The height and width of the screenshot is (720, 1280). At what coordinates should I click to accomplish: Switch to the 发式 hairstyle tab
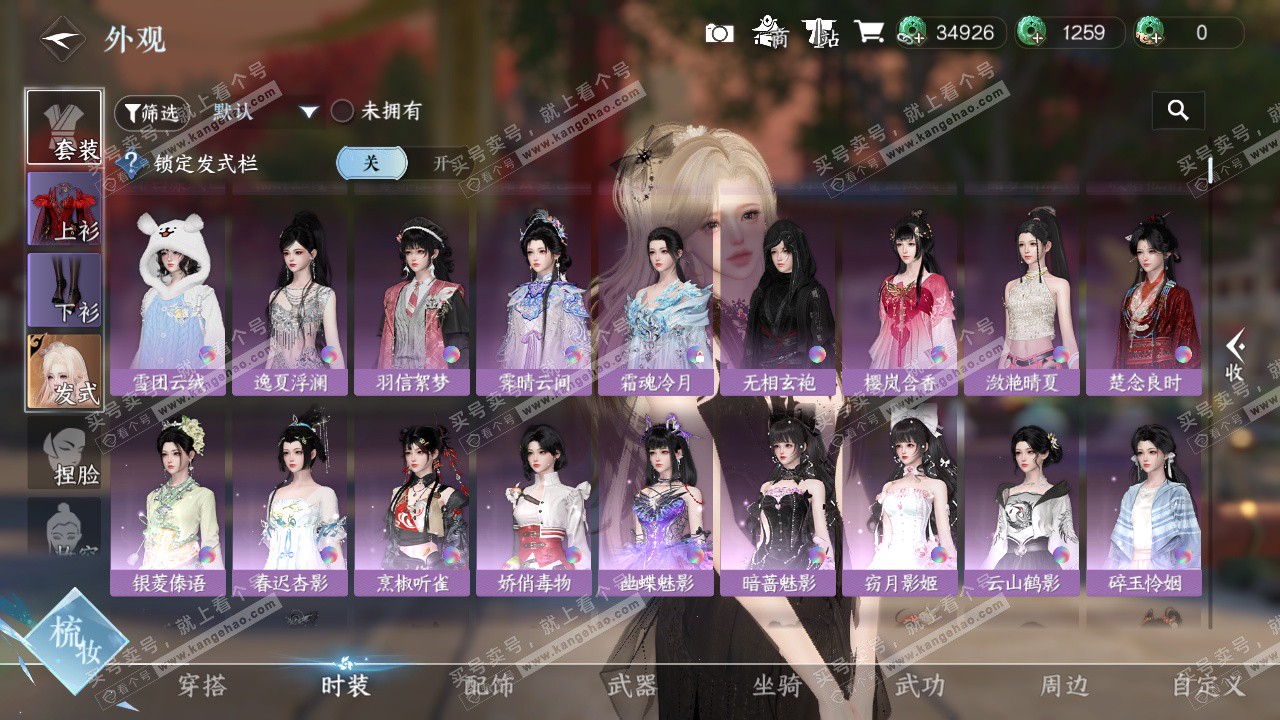pyautogui.click(x=64, y=371)
